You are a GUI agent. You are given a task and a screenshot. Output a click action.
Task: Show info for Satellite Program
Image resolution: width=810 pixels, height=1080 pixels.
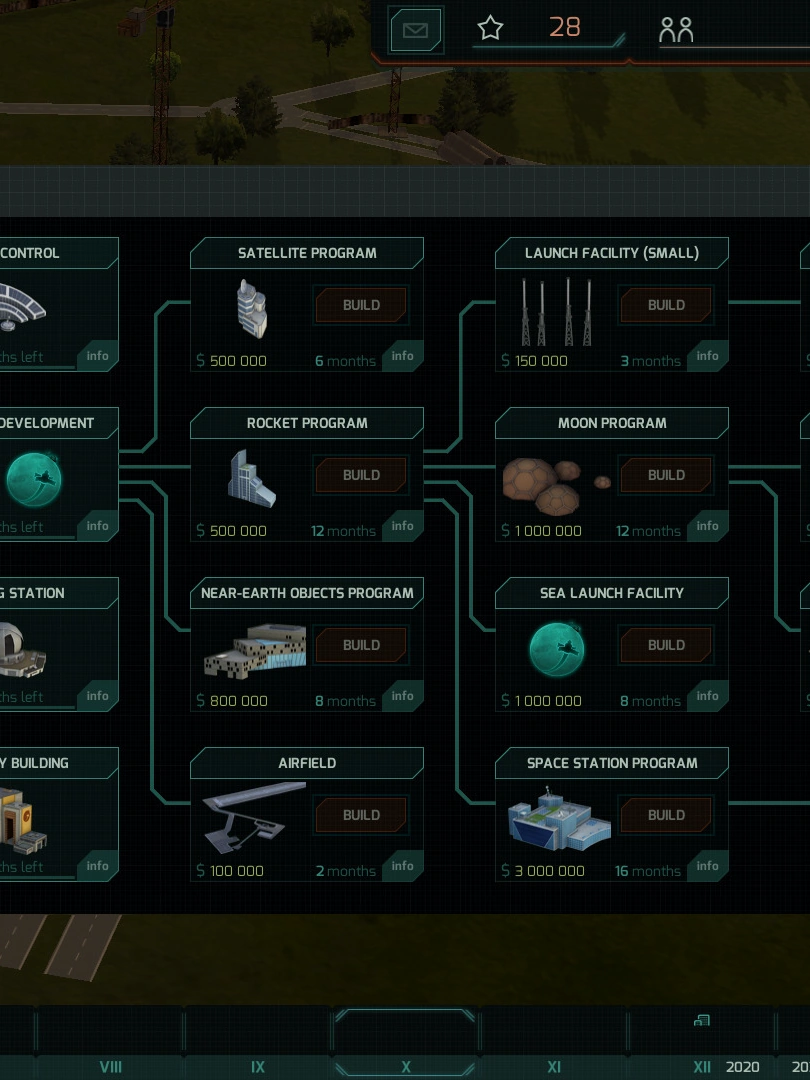click(403, 356)
